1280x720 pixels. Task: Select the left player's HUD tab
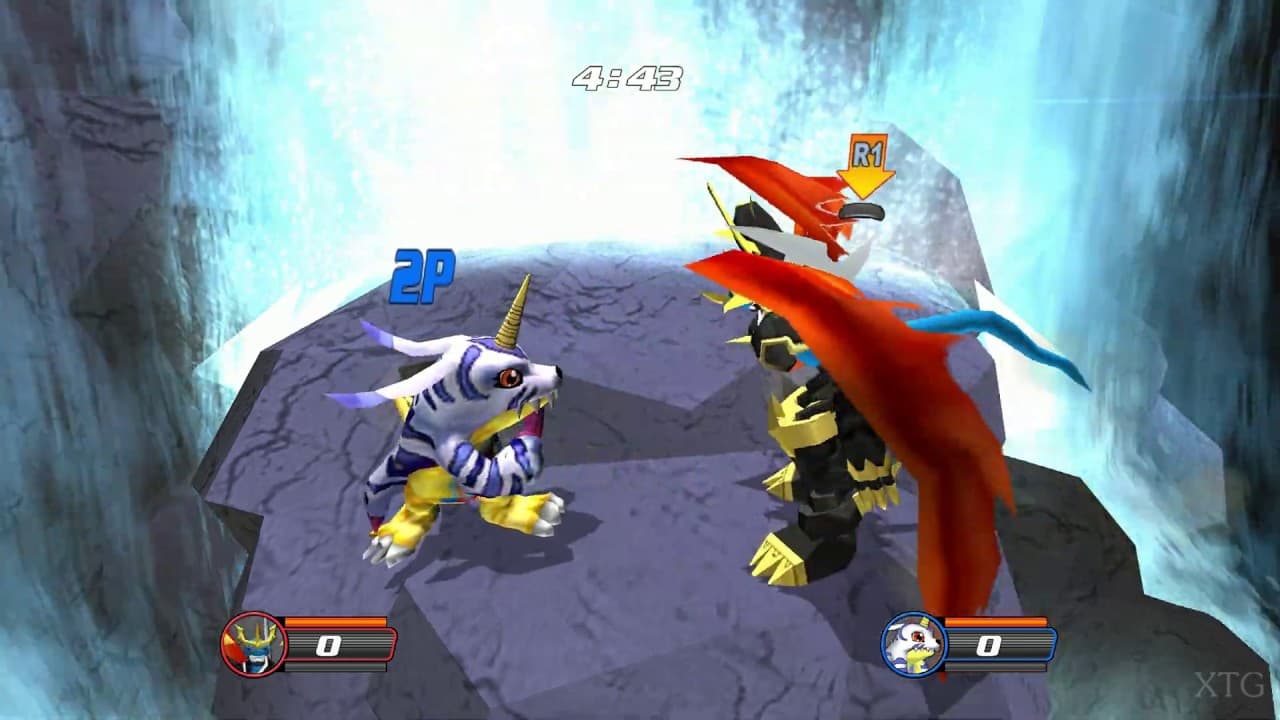pos(300,645)
